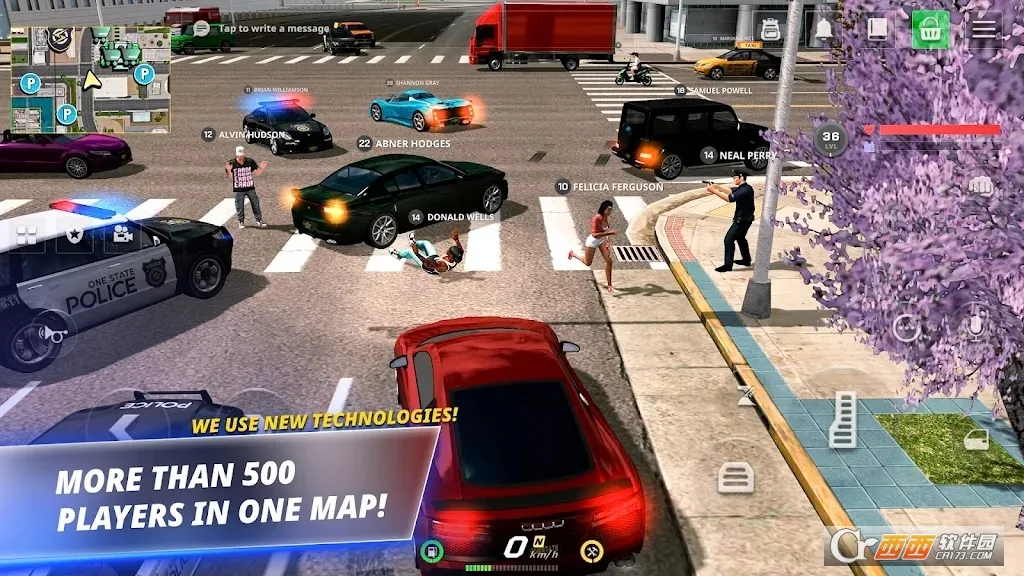1024x576 pixels.
Task: Tap the fist punch button
Action: point(980,186)
